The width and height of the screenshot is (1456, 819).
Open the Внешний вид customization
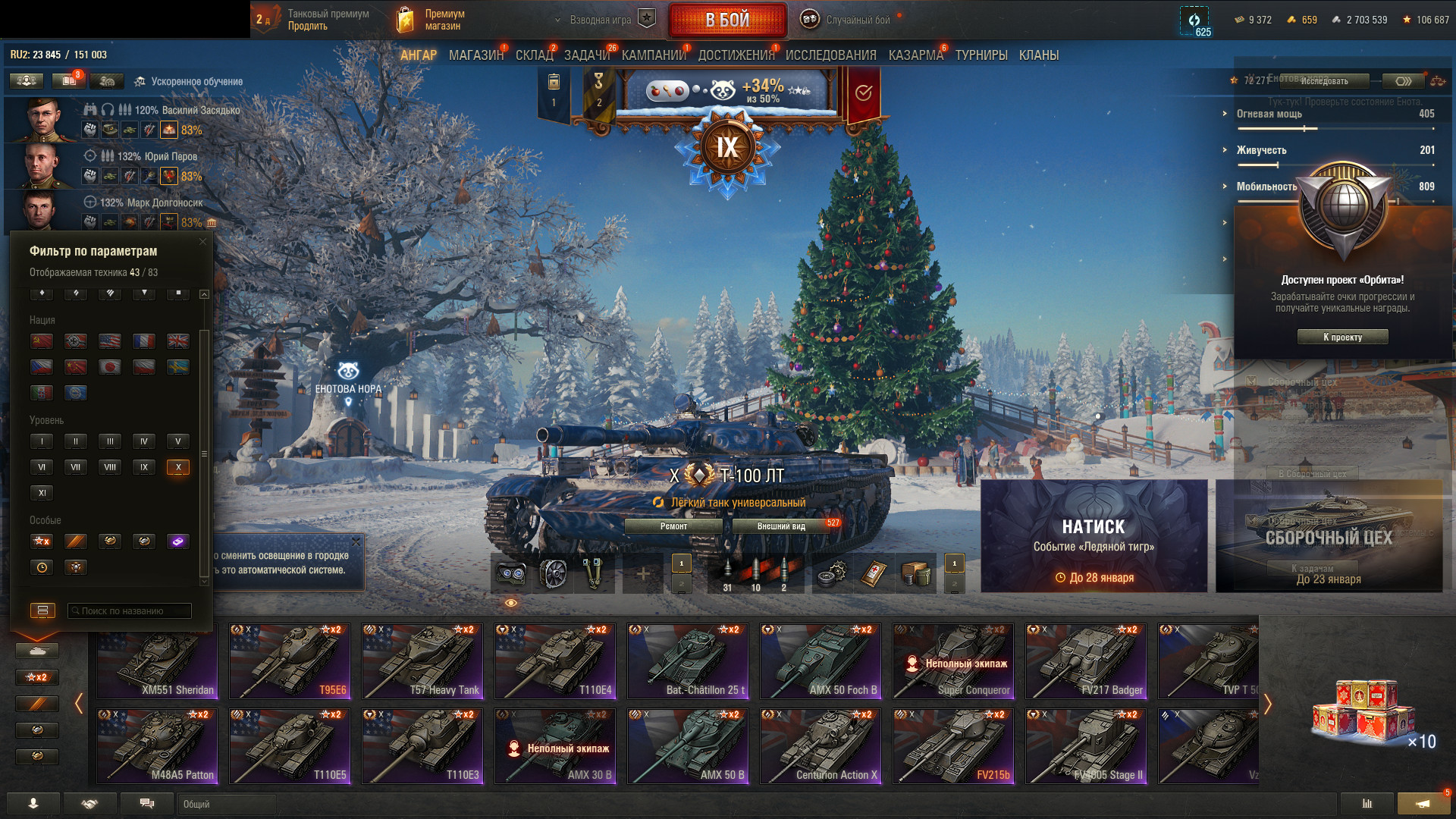pyautogui.click(x=781, y=526)
